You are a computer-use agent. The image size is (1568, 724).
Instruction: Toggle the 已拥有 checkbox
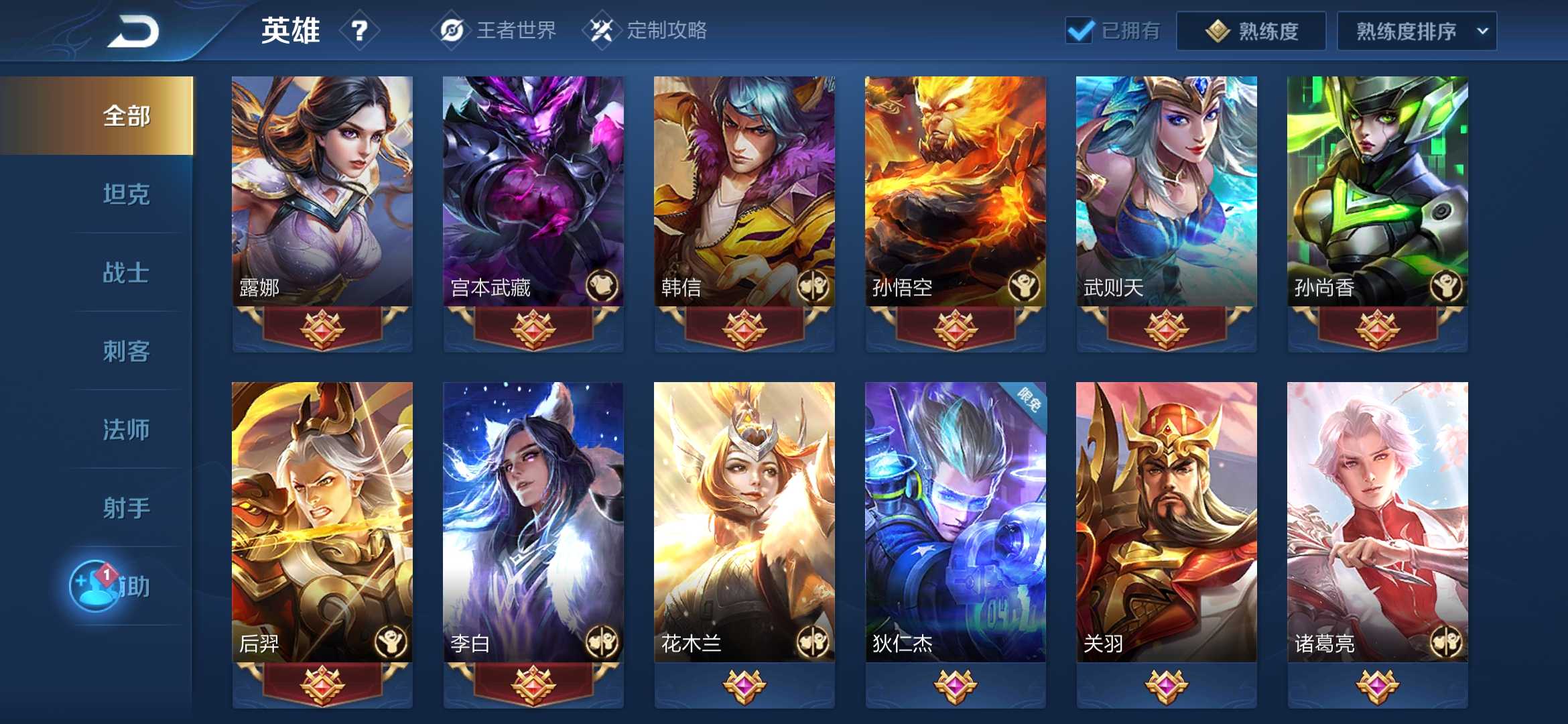[x=1080, y=31]
